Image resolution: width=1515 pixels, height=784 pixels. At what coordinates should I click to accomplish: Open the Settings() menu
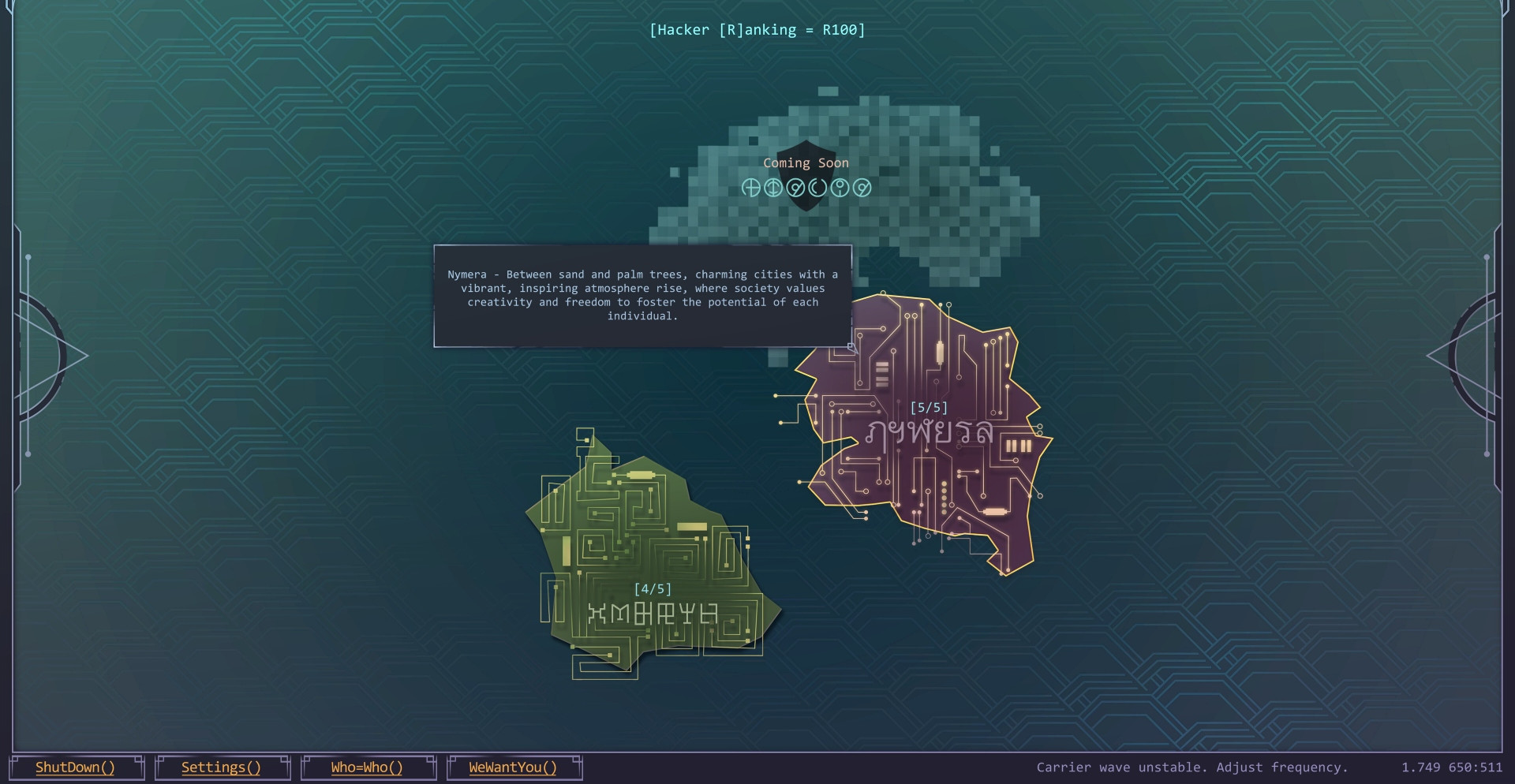pos(222,767)
